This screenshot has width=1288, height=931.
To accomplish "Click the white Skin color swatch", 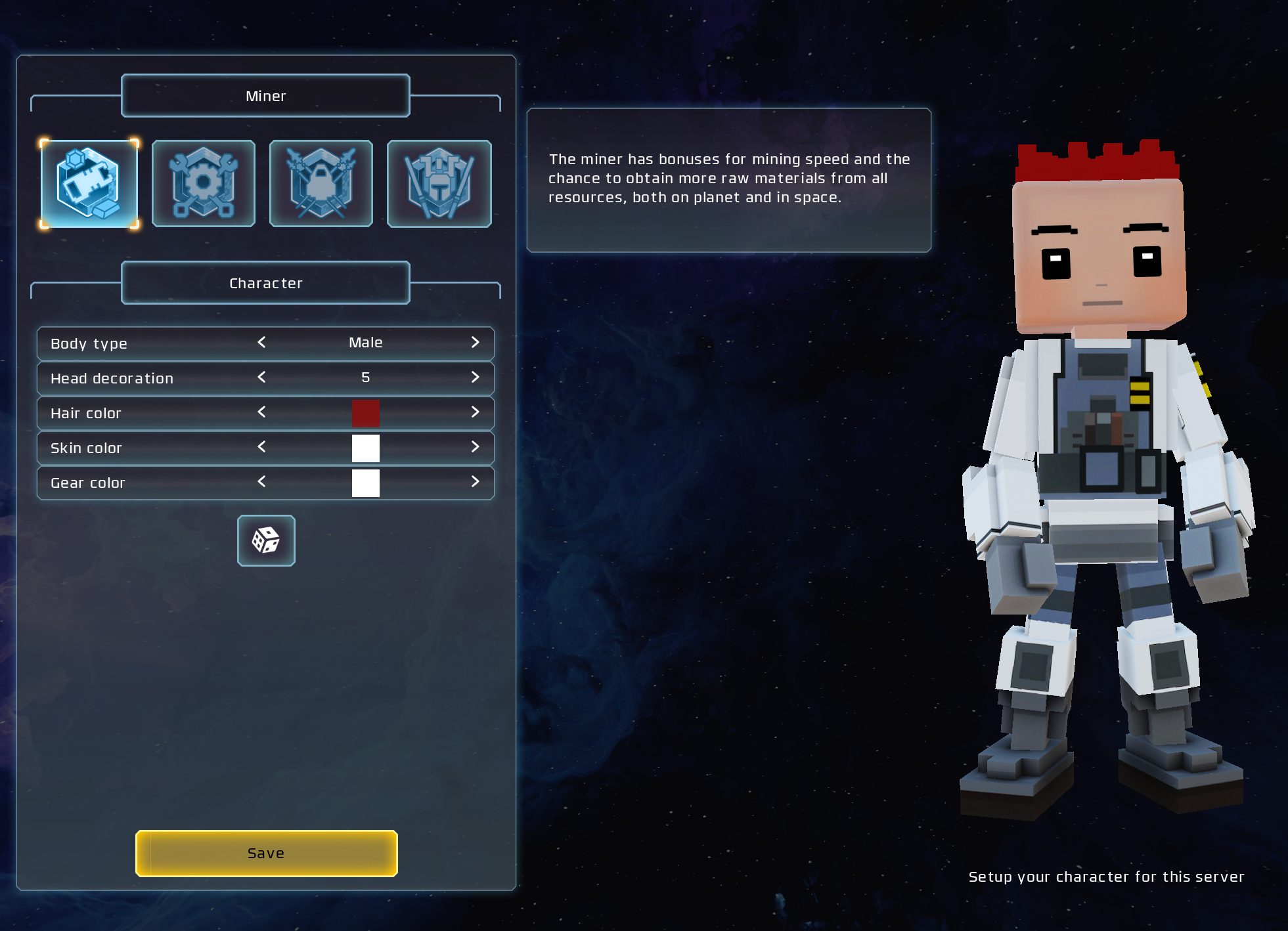I will 365,448.
